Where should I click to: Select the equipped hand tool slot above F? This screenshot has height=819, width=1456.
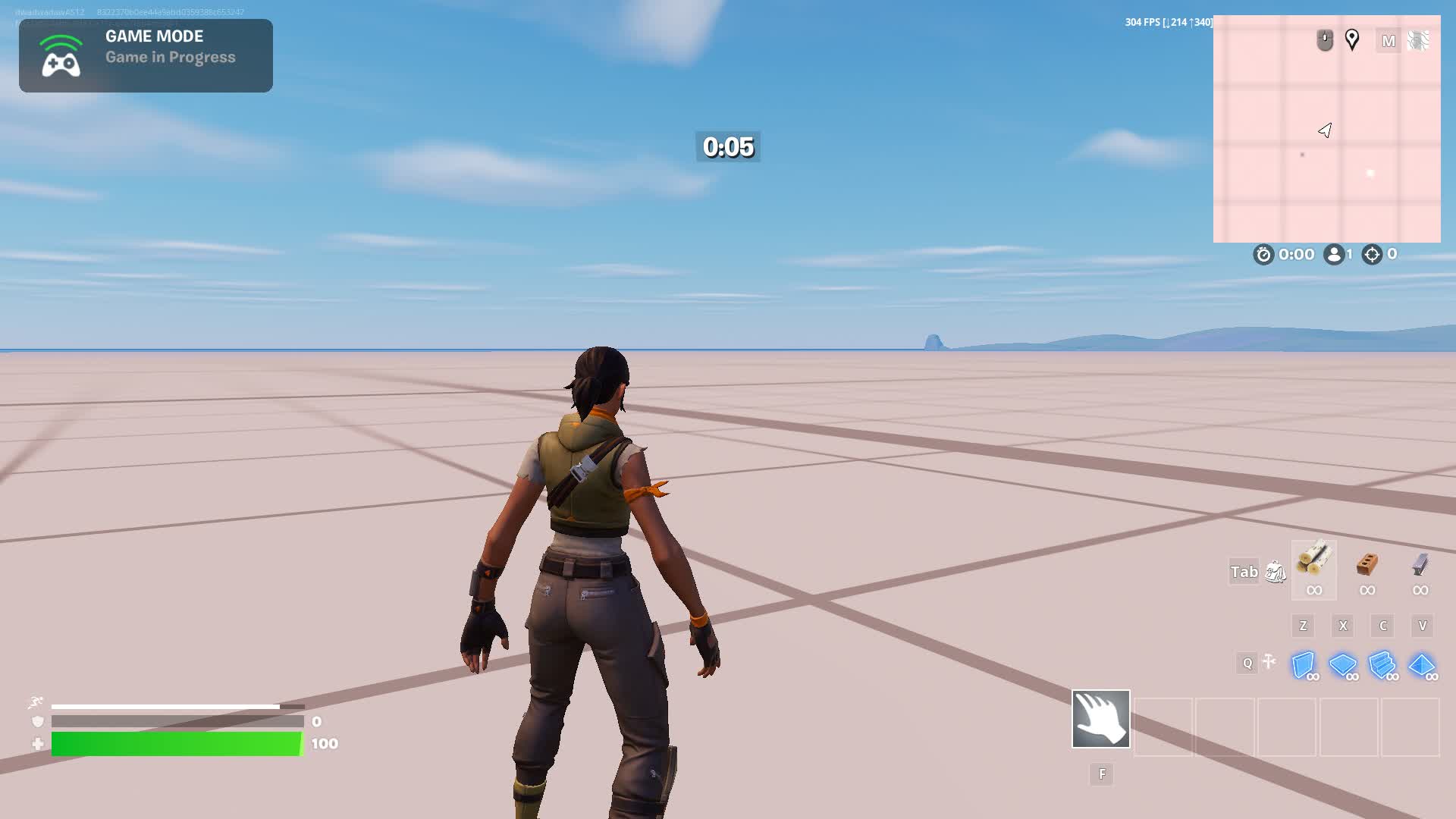tap(1100, 719)
